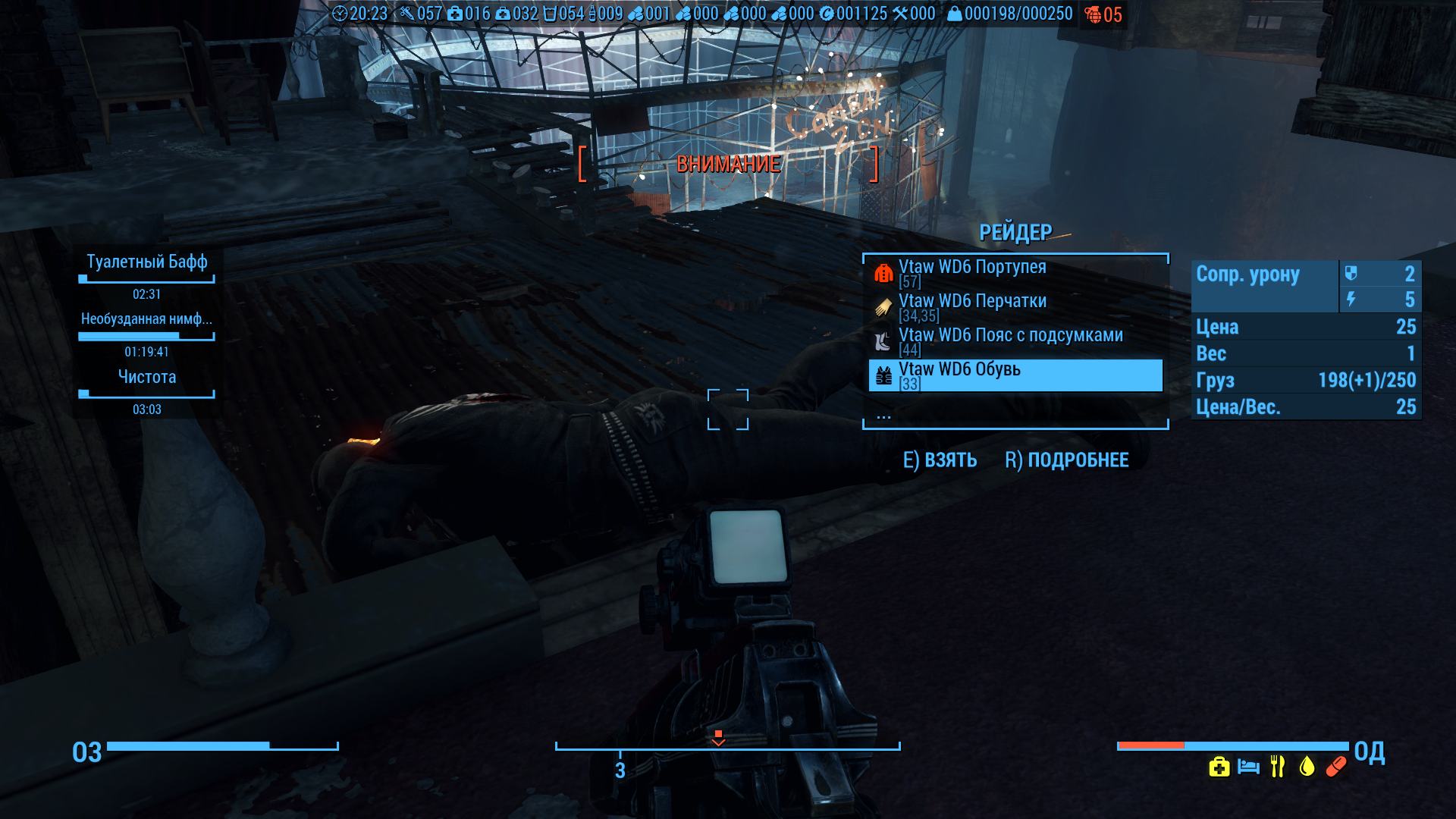Click the red pill status icon
1456x819 pixels.
pos(1336,767)
